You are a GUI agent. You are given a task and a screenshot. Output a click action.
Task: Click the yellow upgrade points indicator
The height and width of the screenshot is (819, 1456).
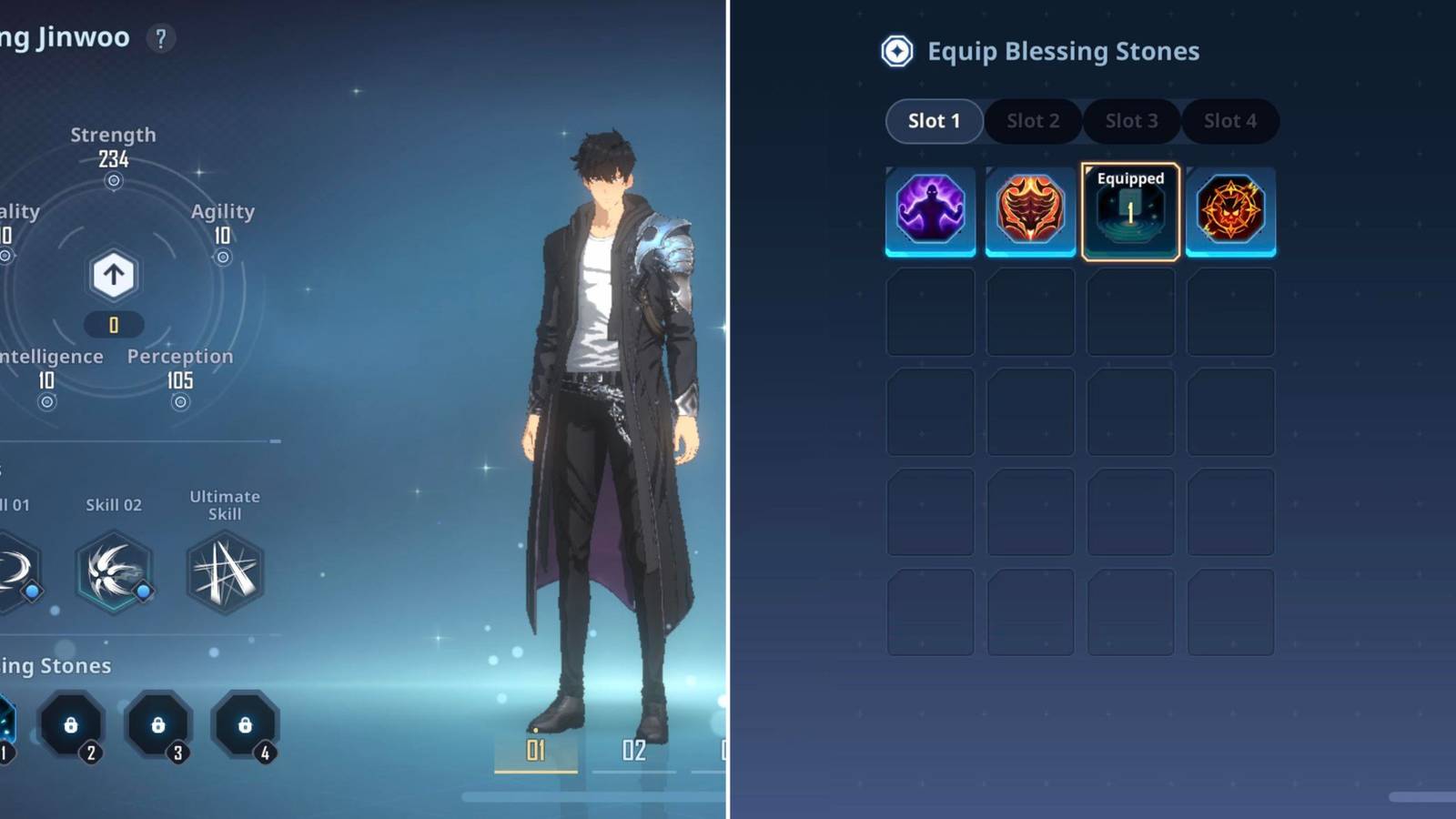113,324
